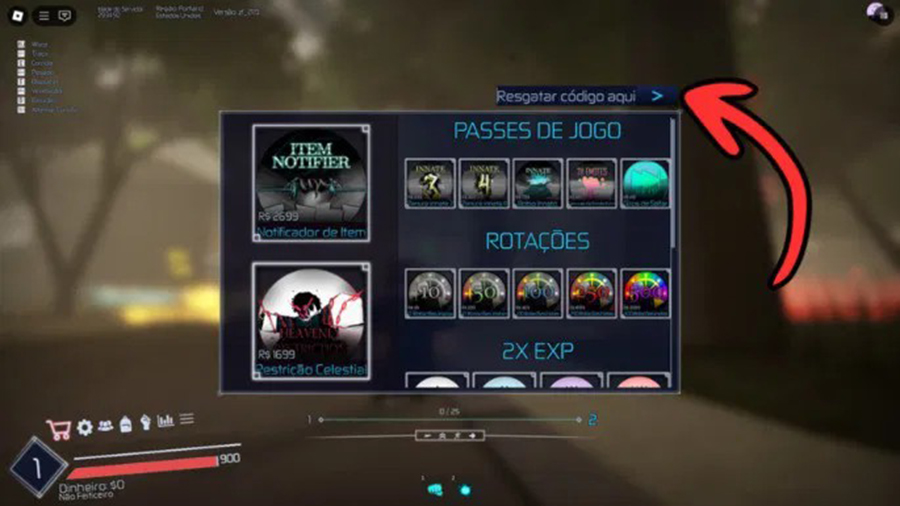Buy the 50 rotations pack
Viewport: 900px width, 506px height.
pos(484,294)
